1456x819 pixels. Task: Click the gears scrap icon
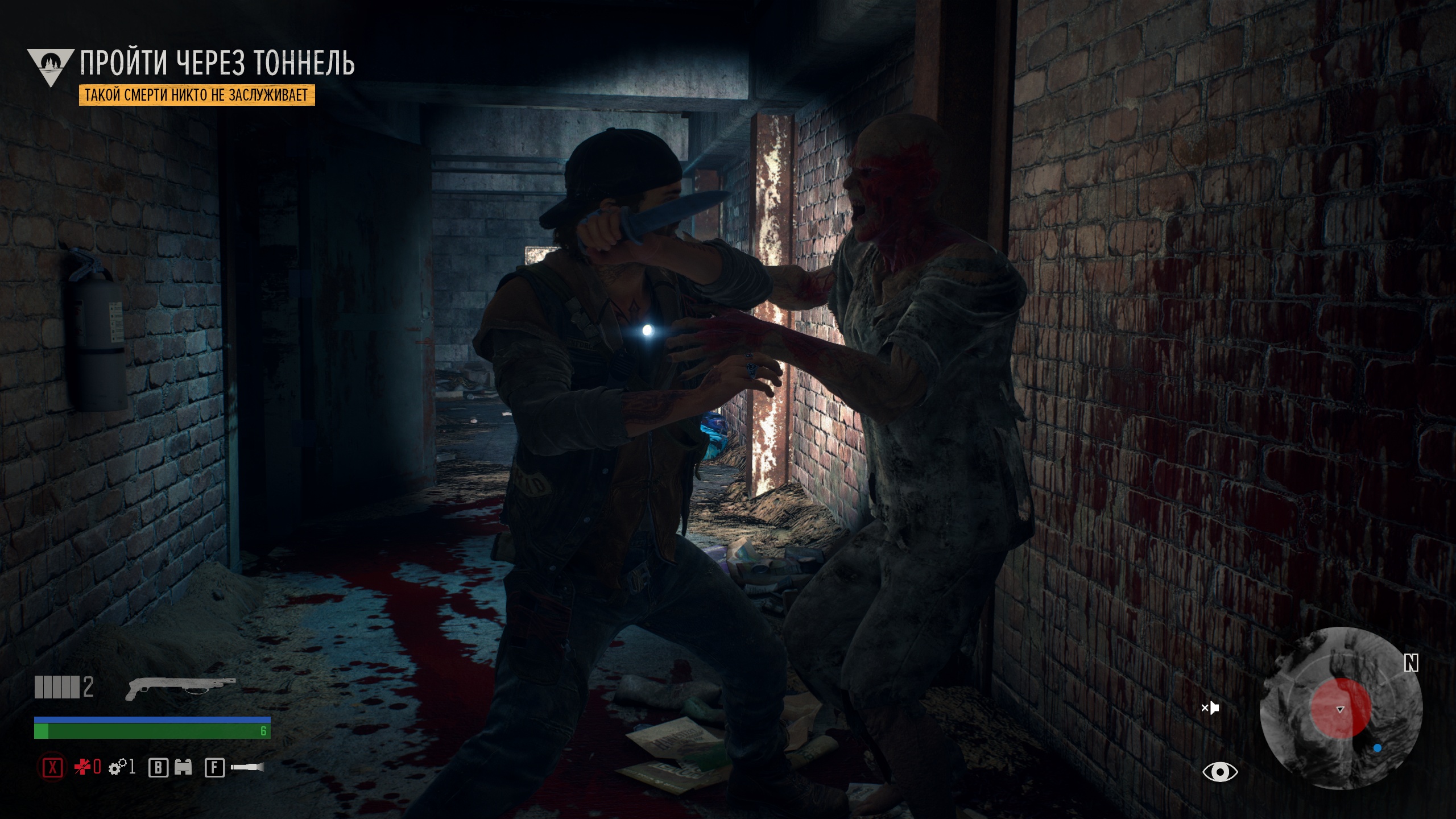click(x=116, y=768)
